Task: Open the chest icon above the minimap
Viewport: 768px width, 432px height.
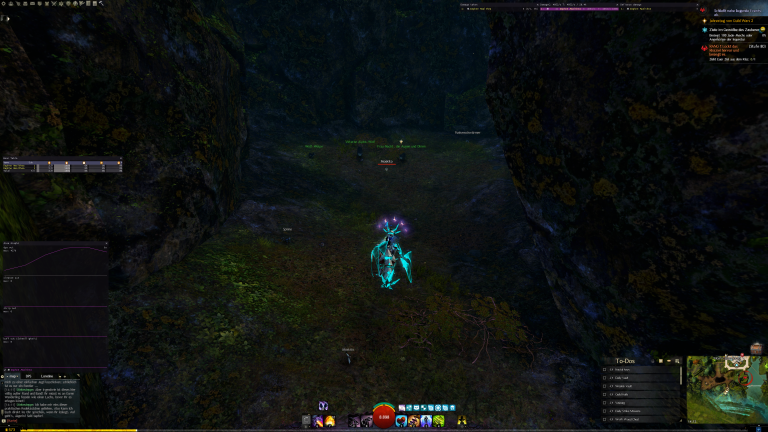Action: [x=757, y=347]
